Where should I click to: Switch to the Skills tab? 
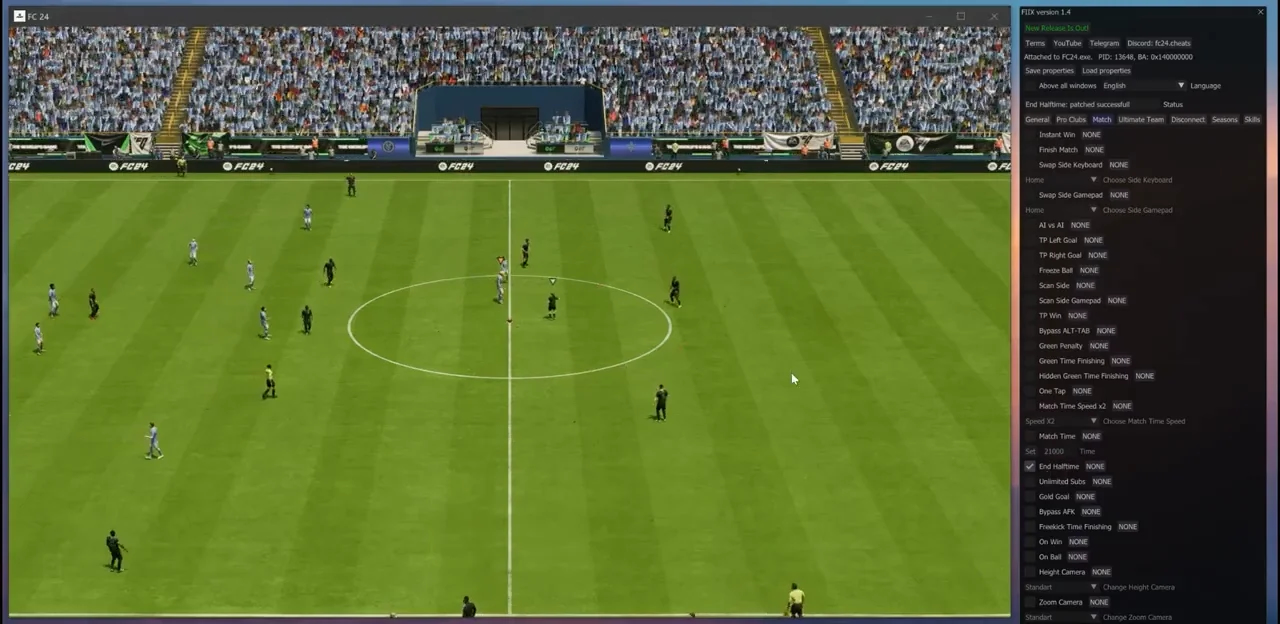[1252, 120]
